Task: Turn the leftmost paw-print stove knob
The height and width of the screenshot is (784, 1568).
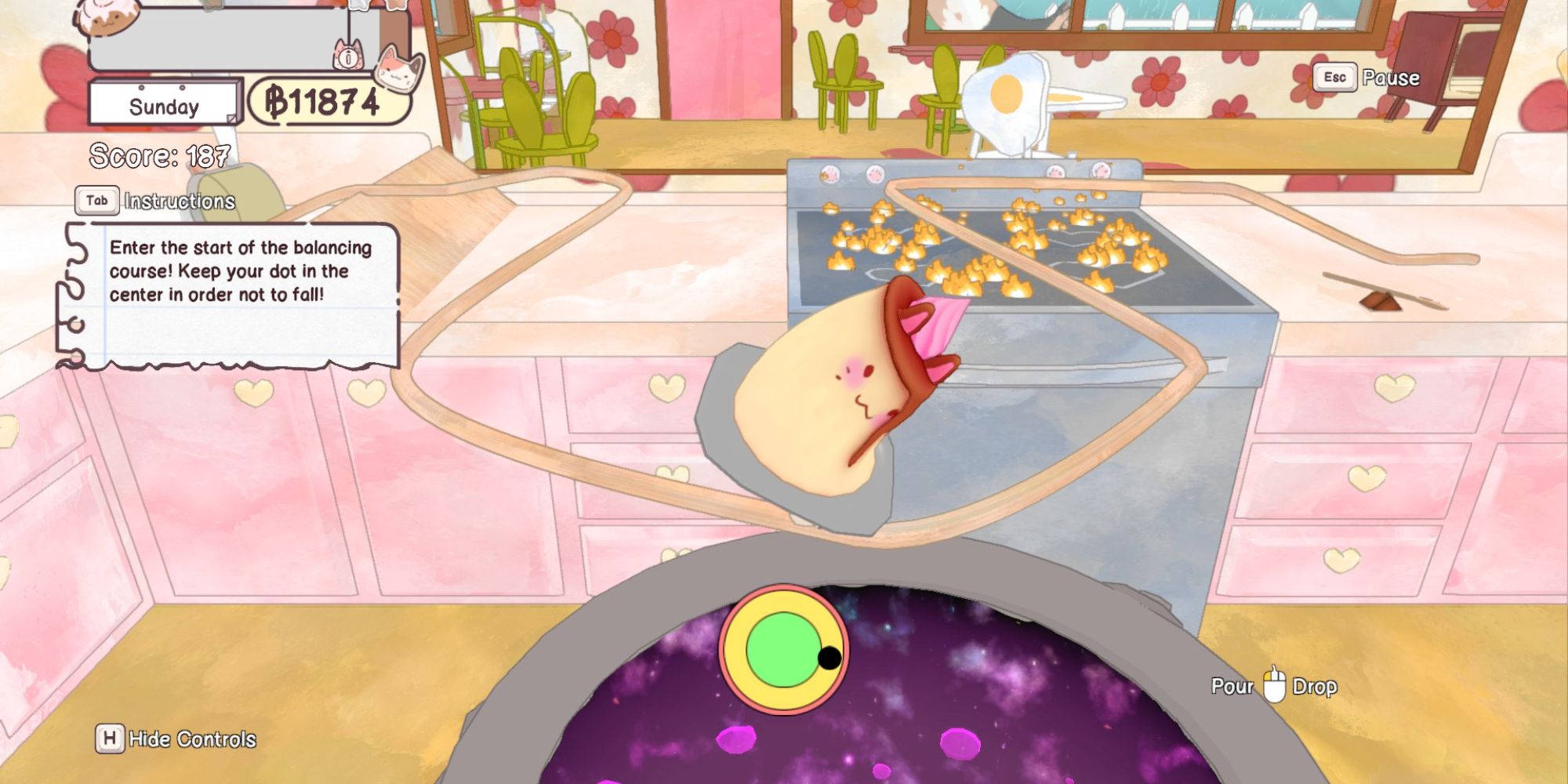Action: [829, 173]
